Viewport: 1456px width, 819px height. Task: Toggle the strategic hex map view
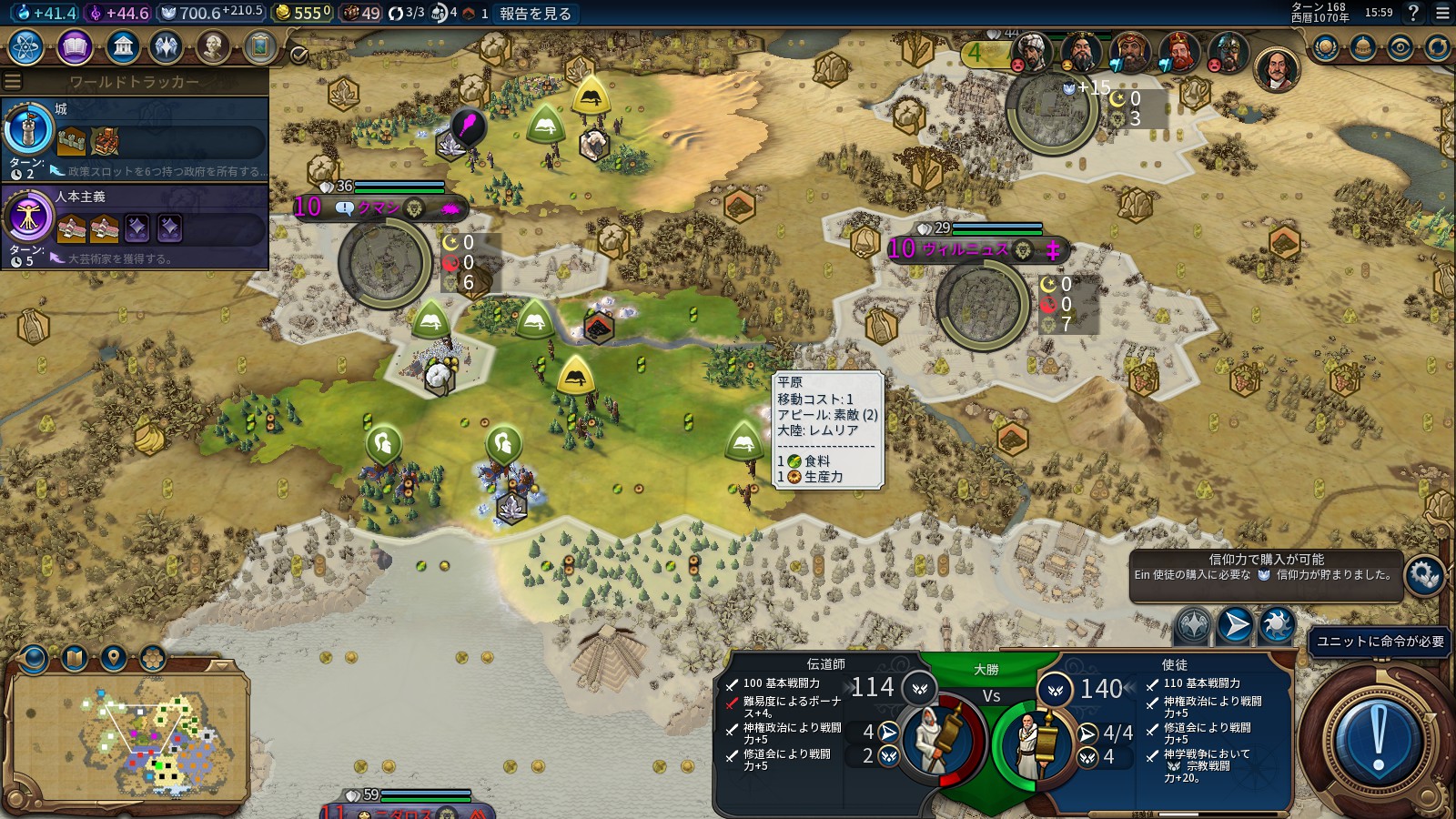pyautogui.click(x=153, y=657)
